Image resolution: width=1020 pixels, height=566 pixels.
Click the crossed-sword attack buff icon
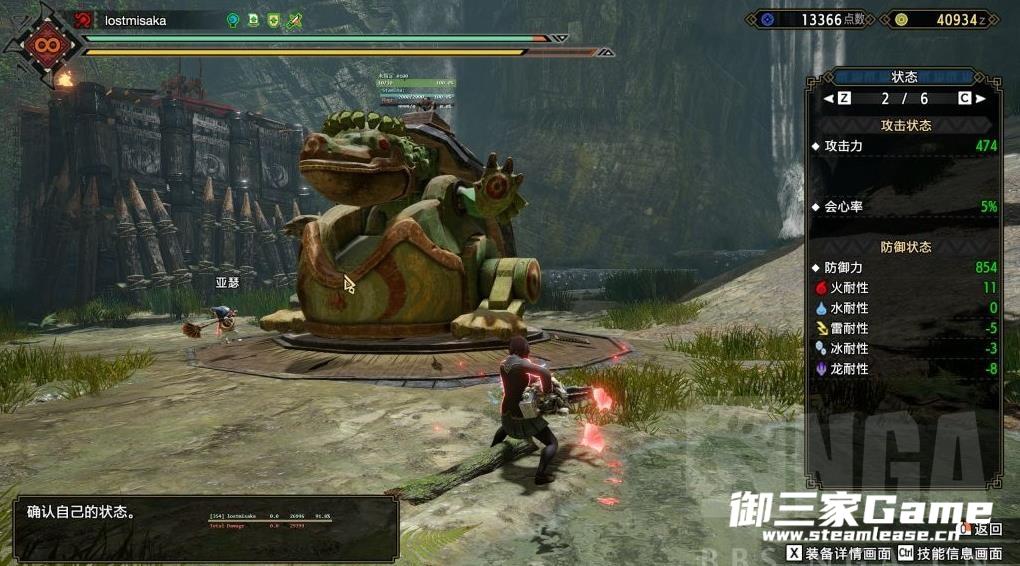pyautogui.click(x=294, y=20)
